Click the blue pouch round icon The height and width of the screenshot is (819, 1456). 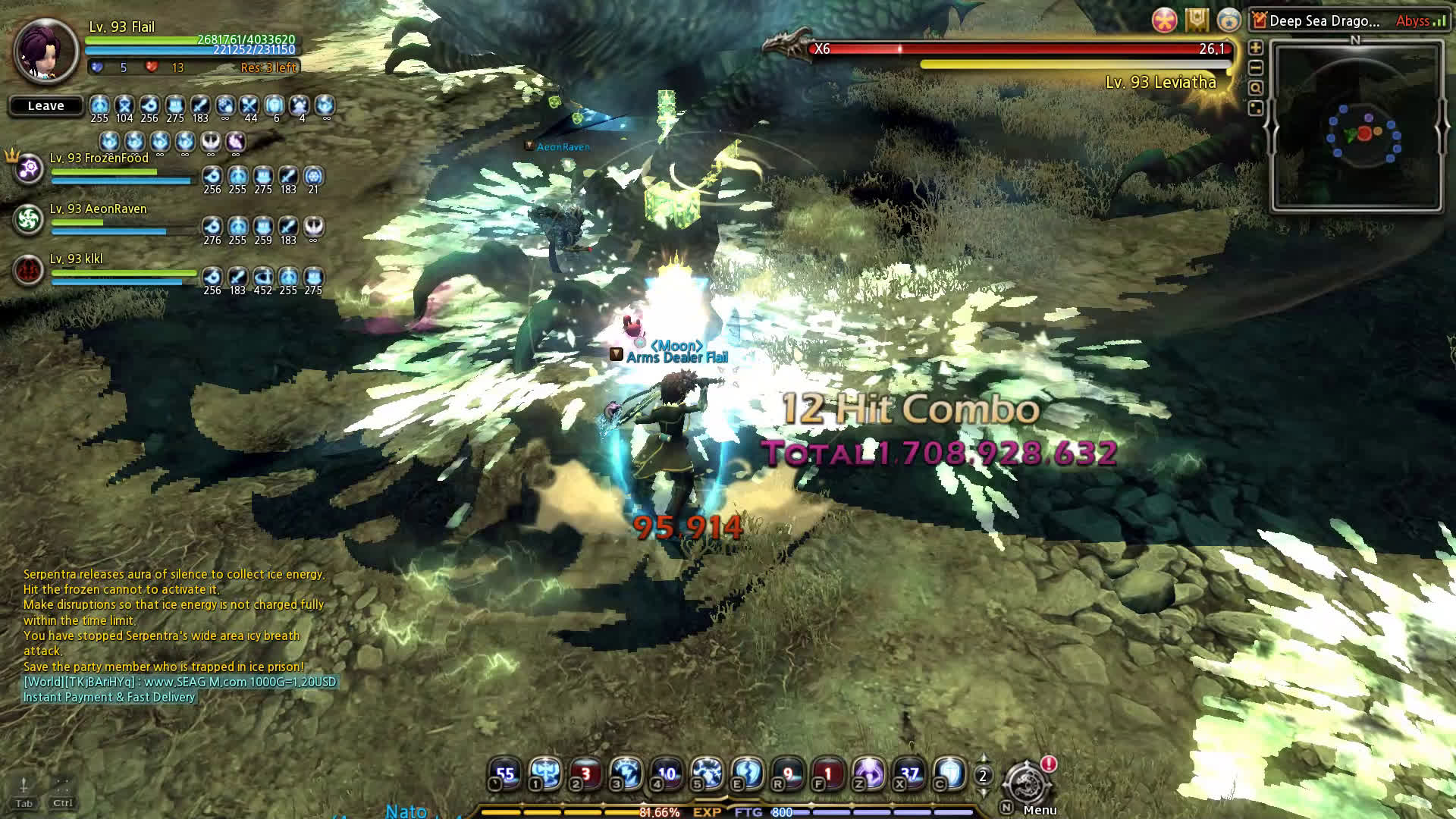pos(1228,20)
